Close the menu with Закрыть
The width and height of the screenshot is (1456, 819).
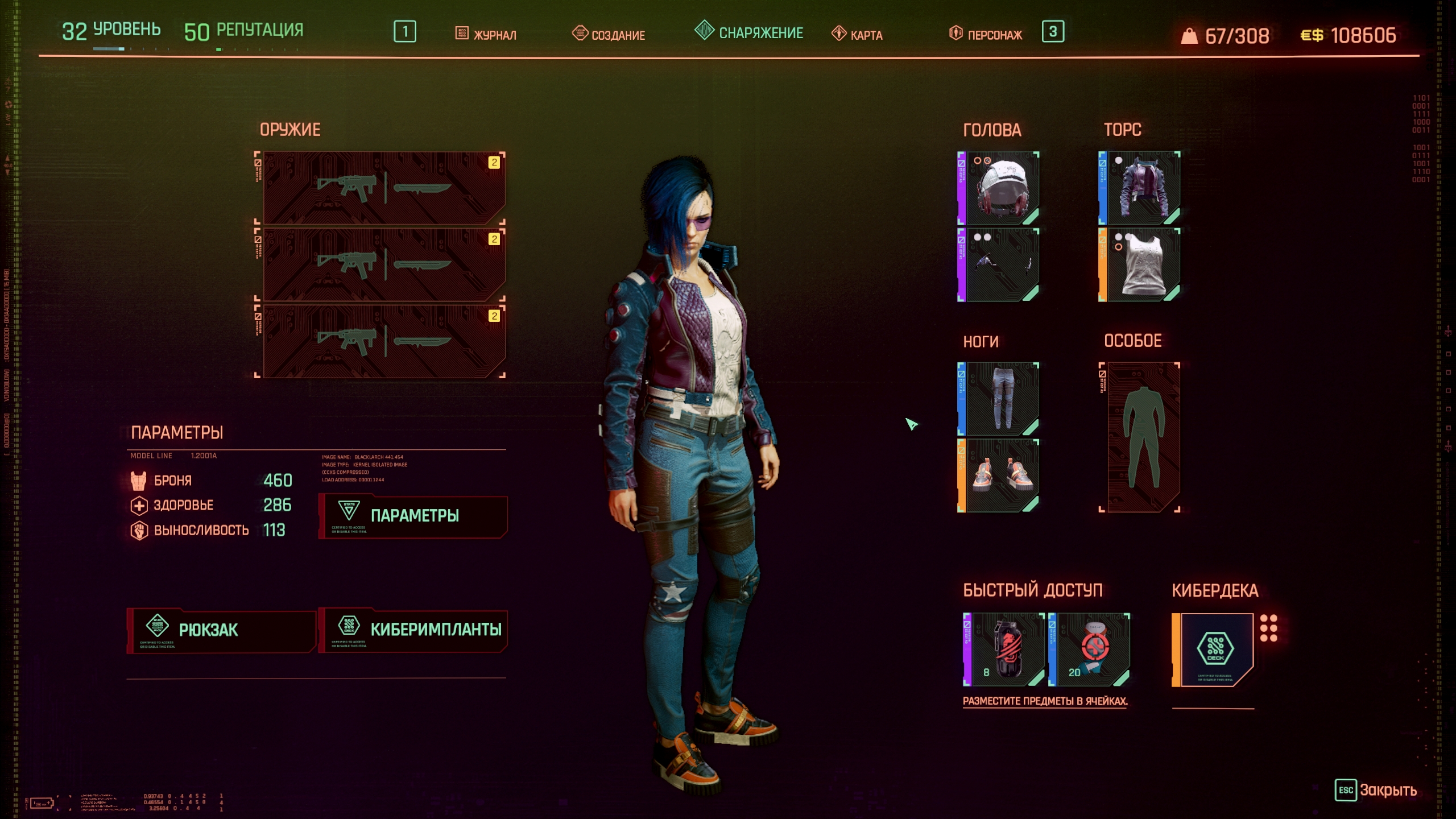point(1376,790)
